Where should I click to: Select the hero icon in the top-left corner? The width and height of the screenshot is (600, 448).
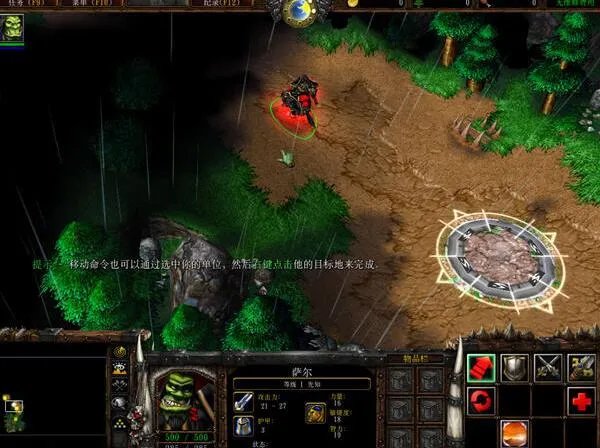(14, 28)
